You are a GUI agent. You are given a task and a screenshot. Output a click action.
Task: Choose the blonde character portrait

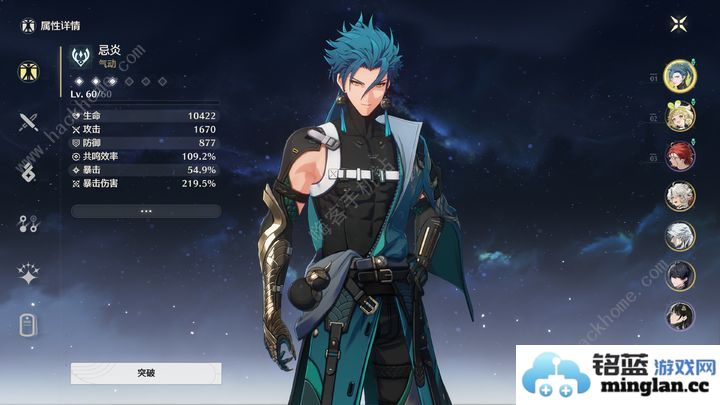click(680, 115)
